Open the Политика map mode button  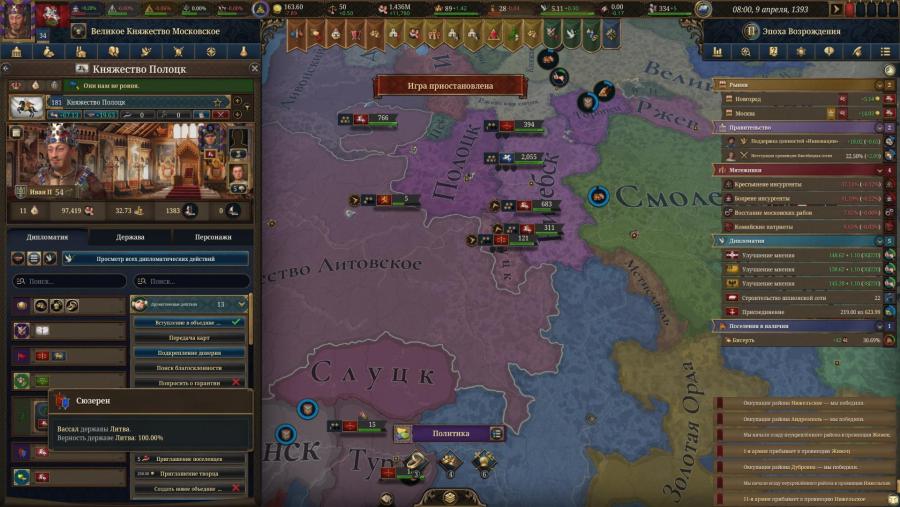448,433
